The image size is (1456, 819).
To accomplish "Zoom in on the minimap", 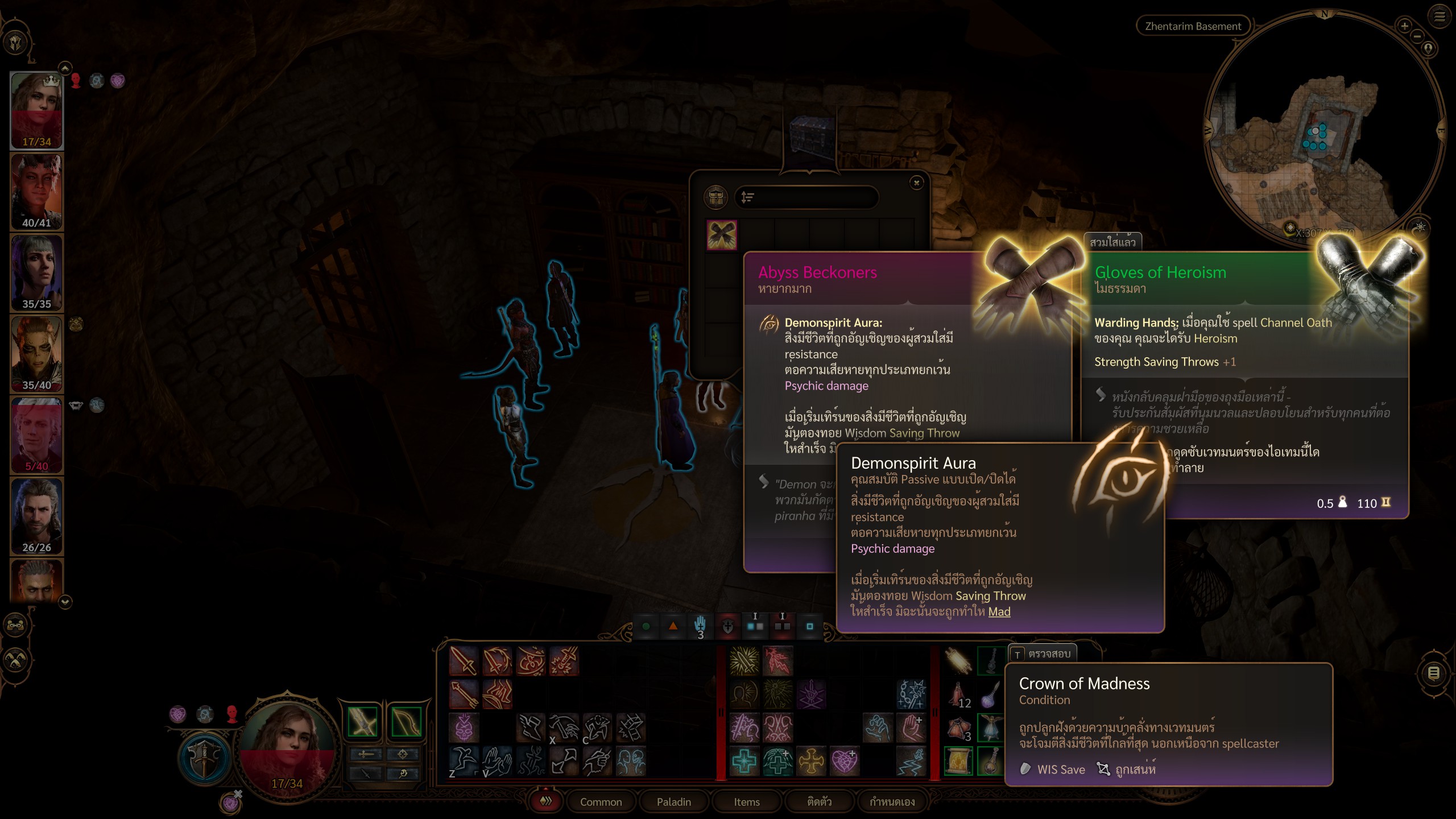I will pyautogui.click(x=1404, y=26).
